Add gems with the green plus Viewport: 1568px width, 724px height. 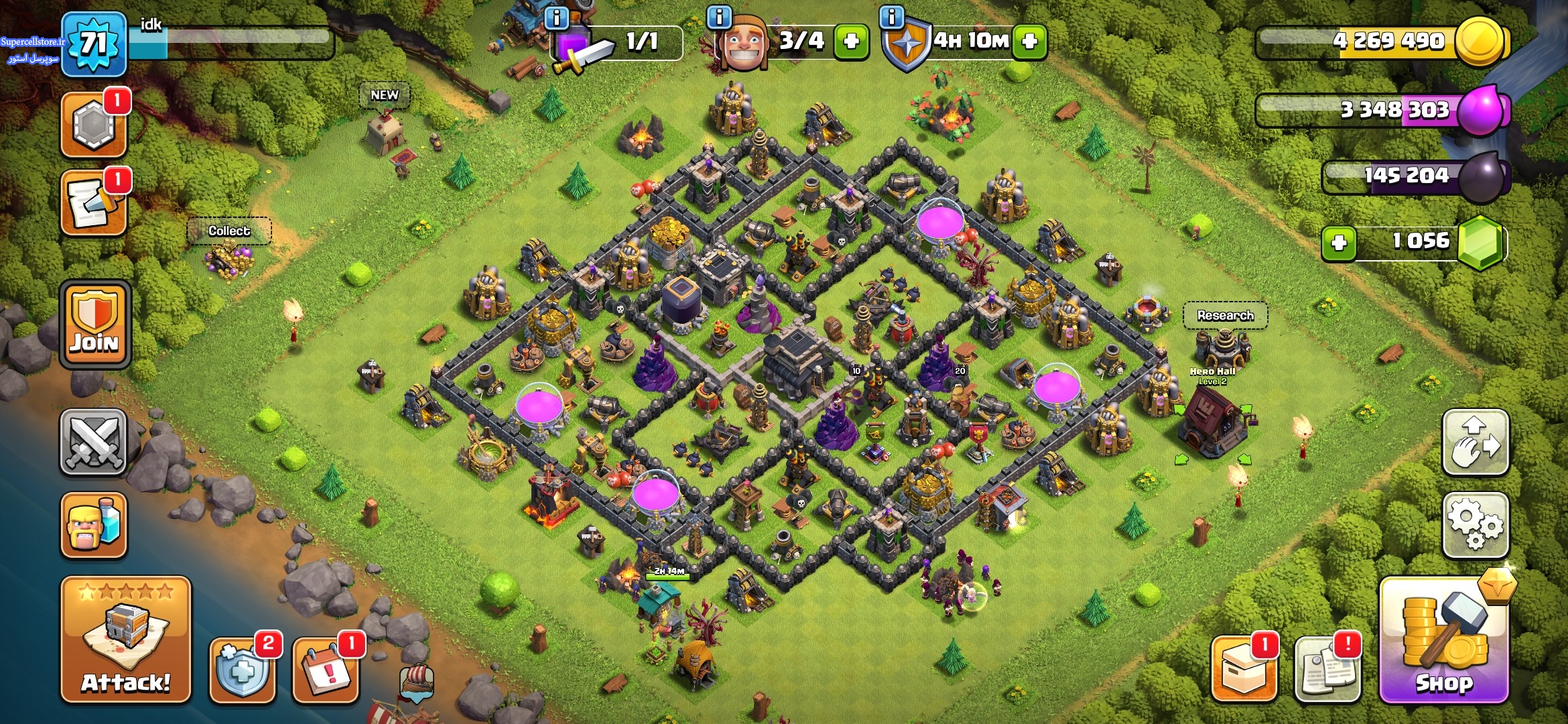1339,242
